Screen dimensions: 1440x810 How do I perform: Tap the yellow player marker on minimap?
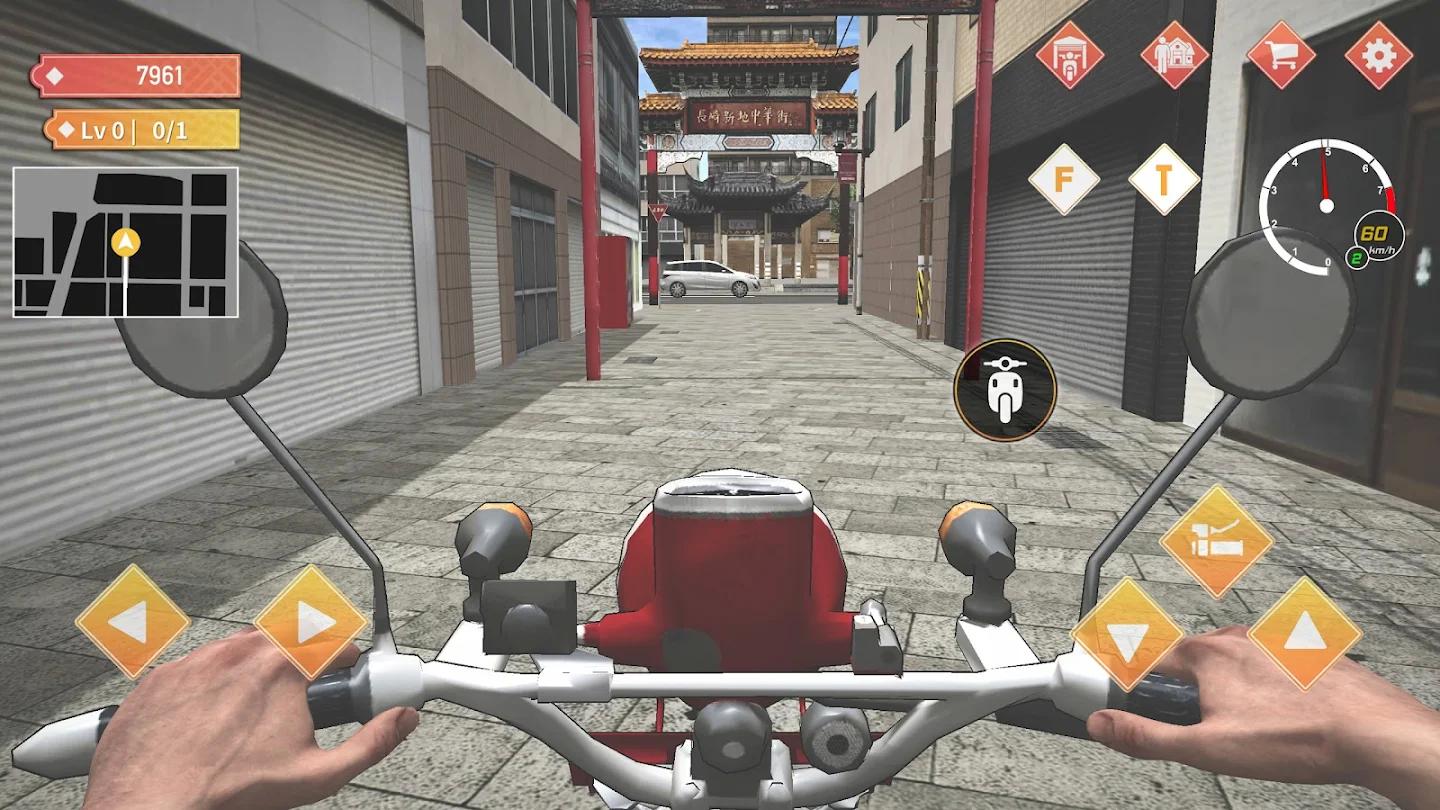[125, 240]
